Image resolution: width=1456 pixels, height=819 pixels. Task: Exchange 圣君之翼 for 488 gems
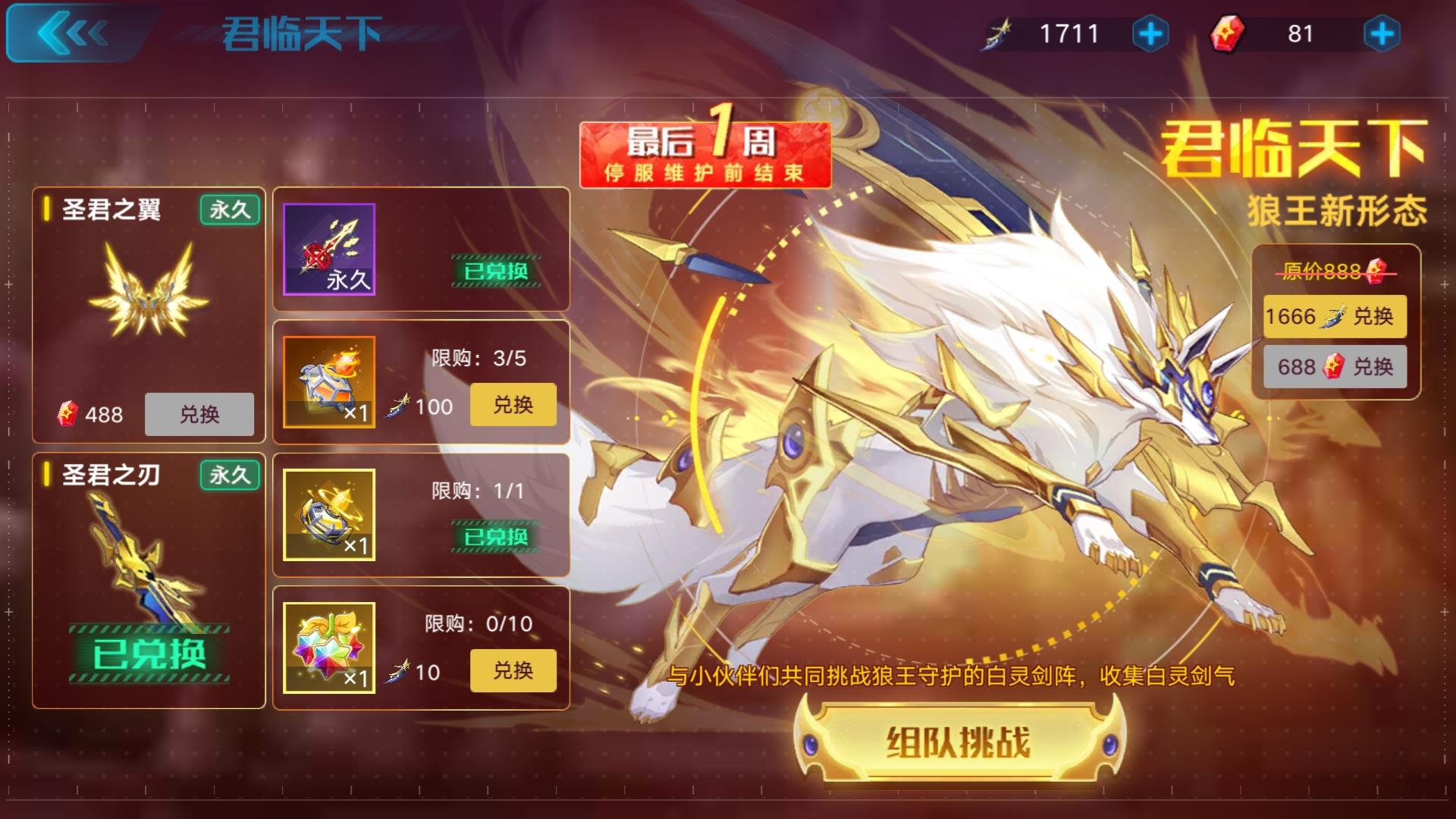click(x=199, y=414)
